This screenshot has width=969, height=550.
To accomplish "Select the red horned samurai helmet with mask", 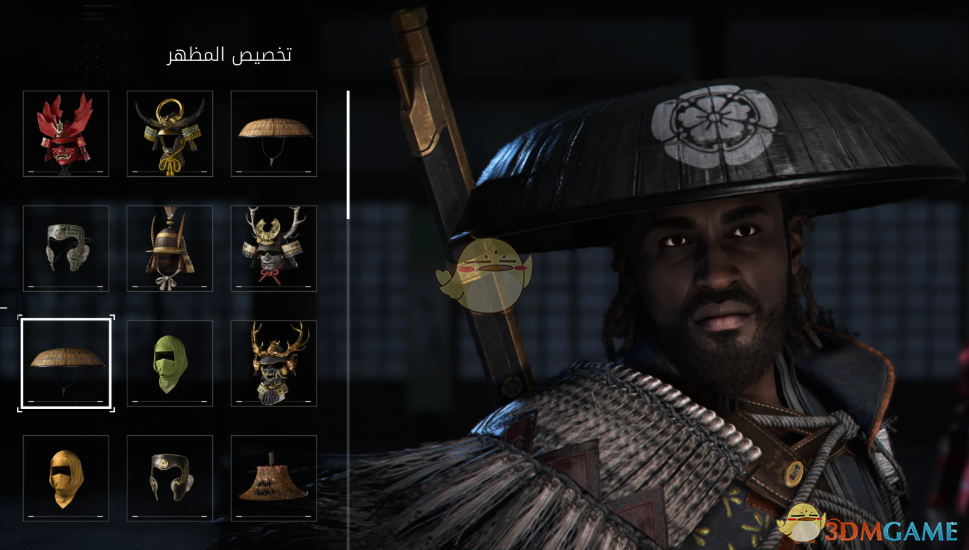I will (66, 134).
